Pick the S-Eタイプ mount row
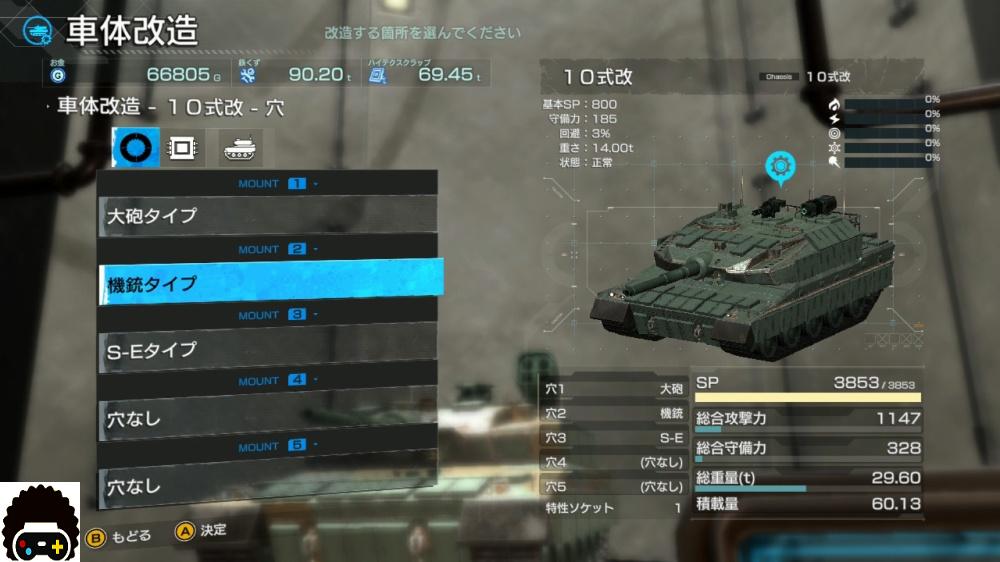 tap(268, 350)
